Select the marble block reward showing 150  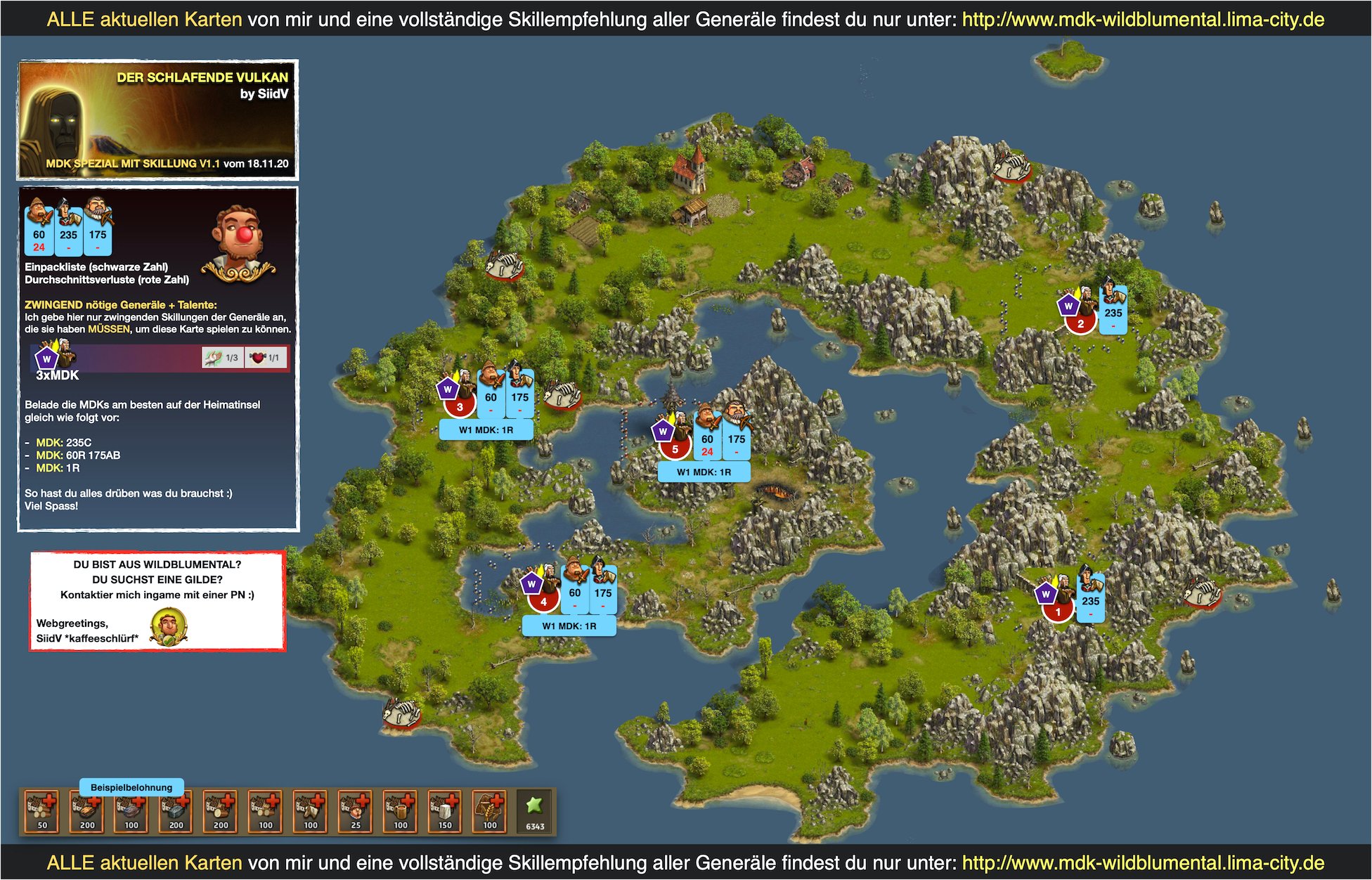point(445,812)
